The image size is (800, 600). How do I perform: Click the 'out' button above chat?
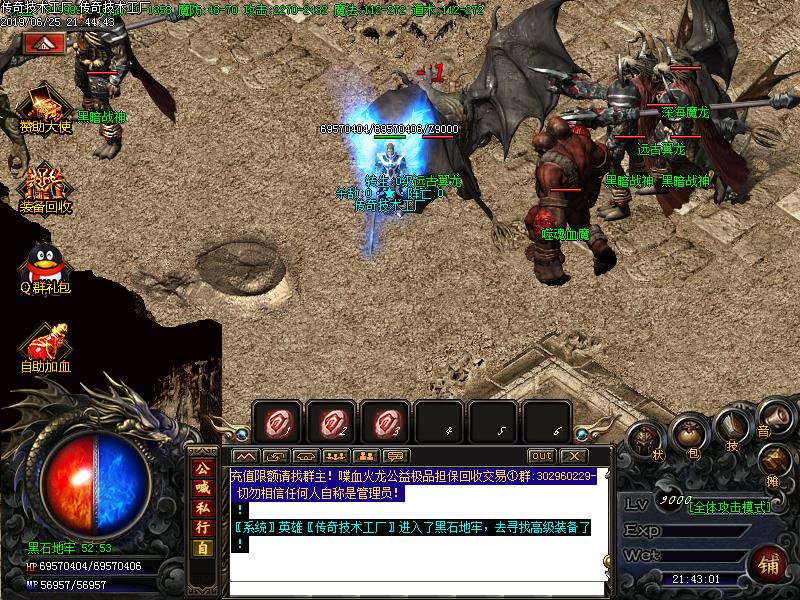pos(541,456)
